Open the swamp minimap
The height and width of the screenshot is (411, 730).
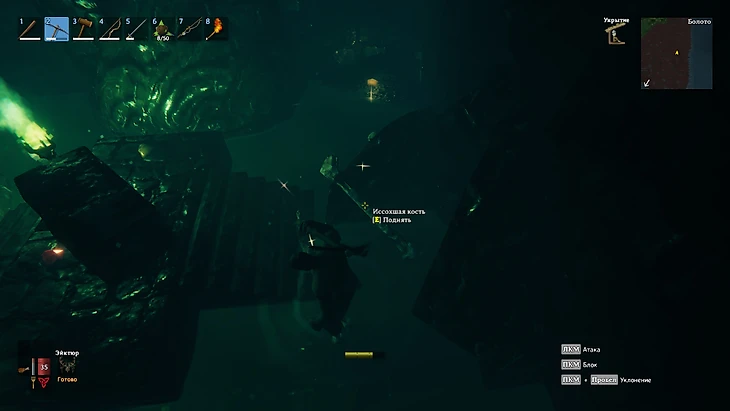click(x=676, y=53)
